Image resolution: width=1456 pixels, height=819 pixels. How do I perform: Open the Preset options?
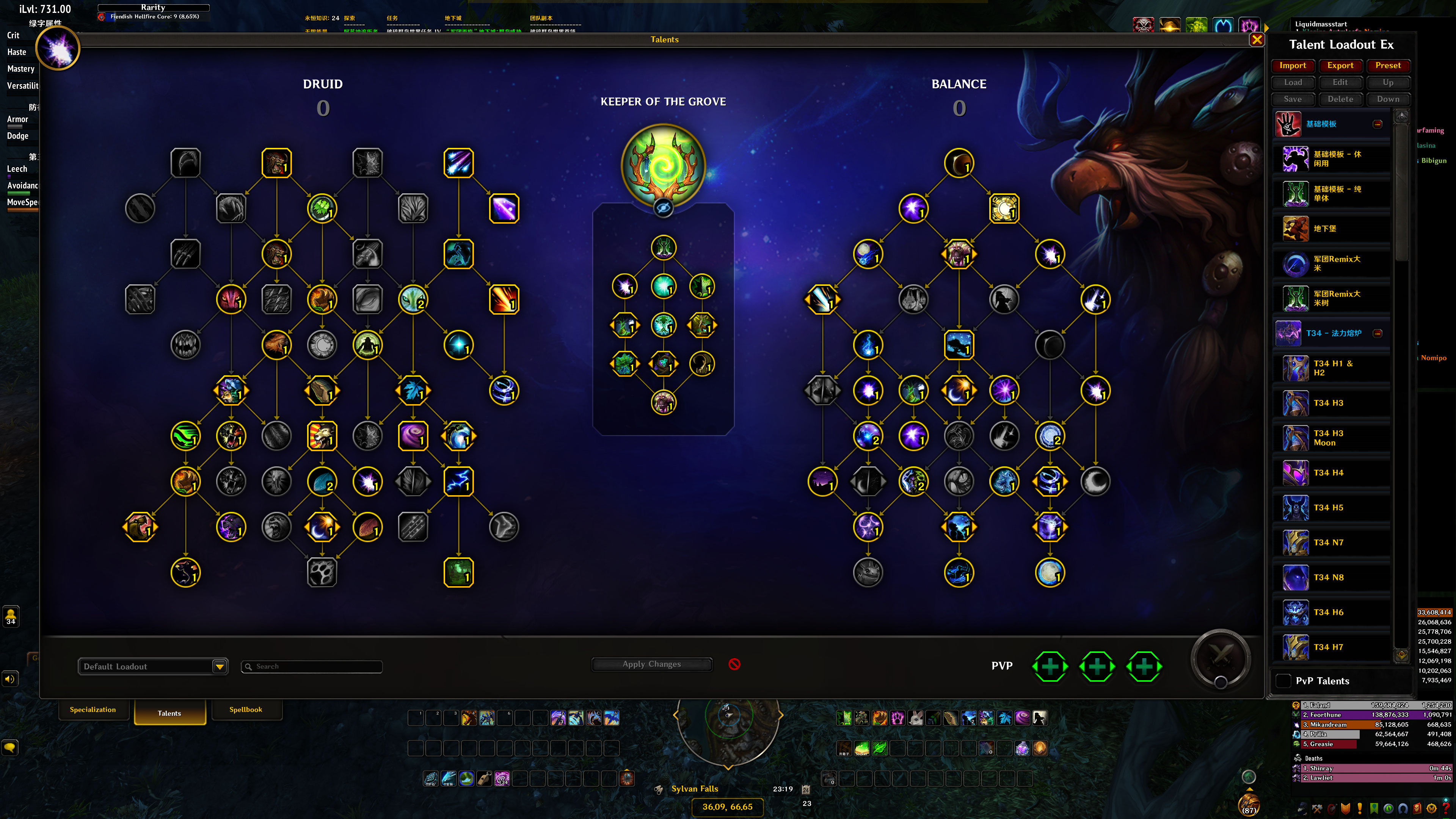[x=1388, y=66]
